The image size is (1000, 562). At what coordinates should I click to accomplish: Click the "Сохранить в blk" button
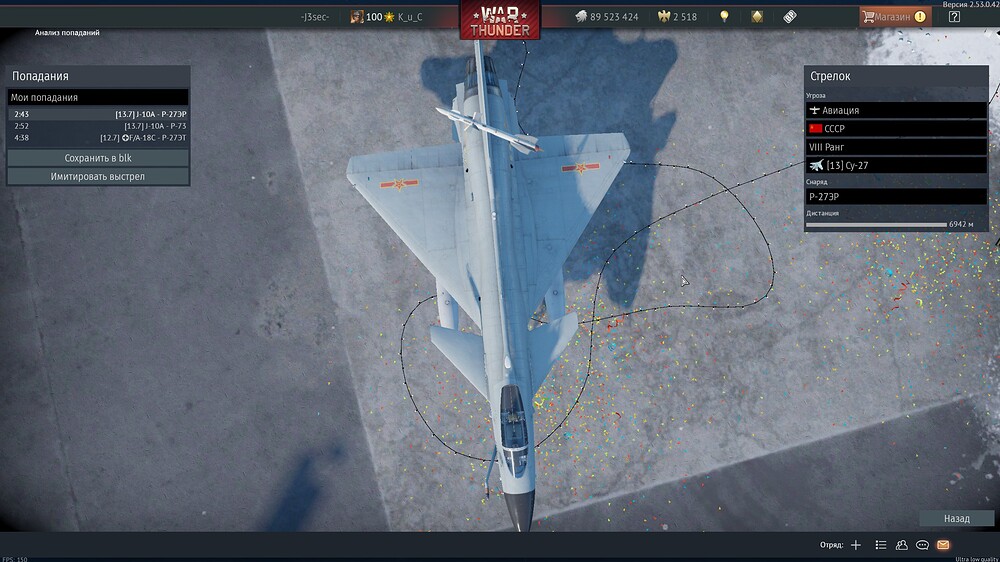point(98,158)
